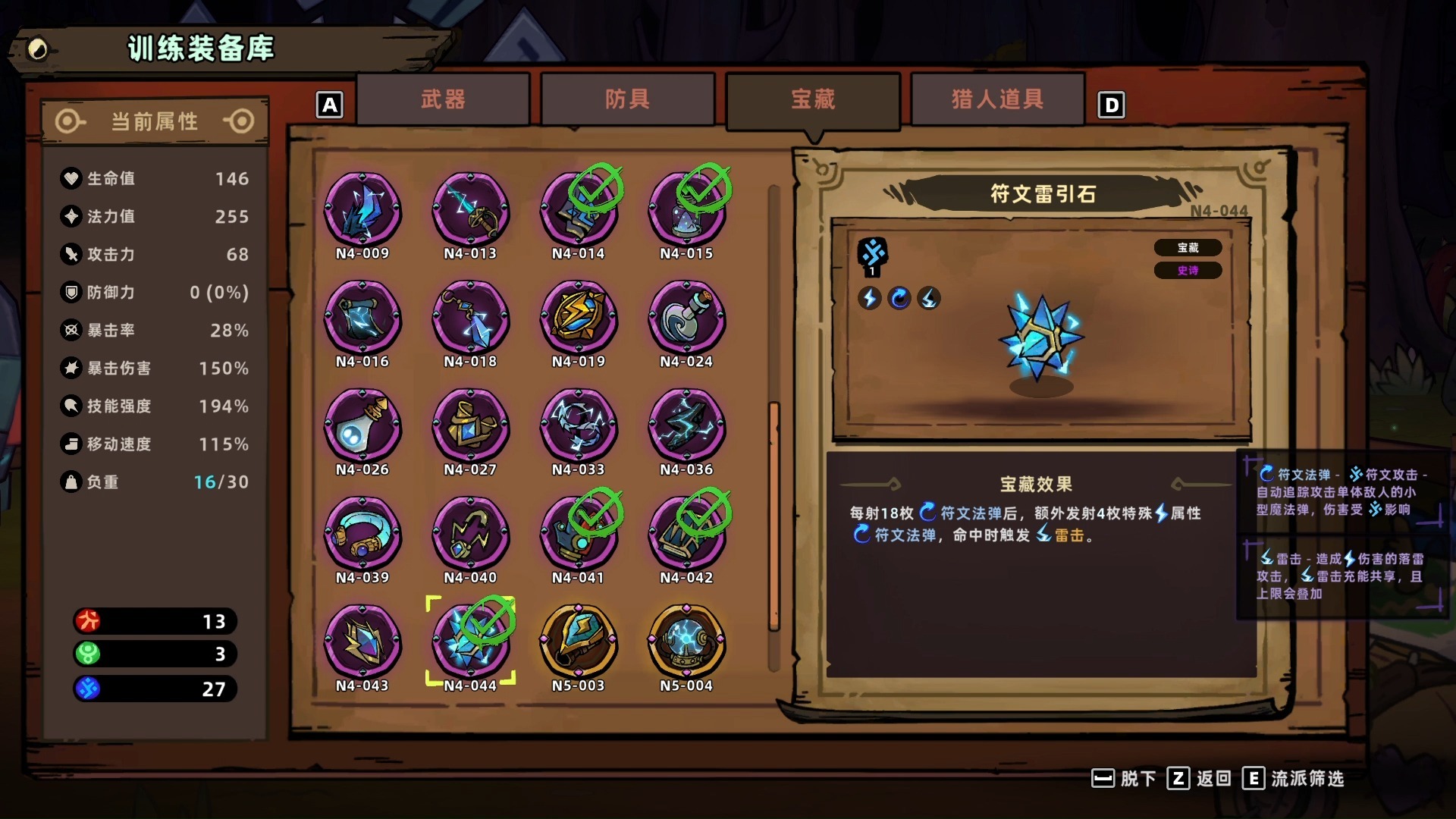Switch to the 武器 tab
The image size is (1456, 819).
443,99
